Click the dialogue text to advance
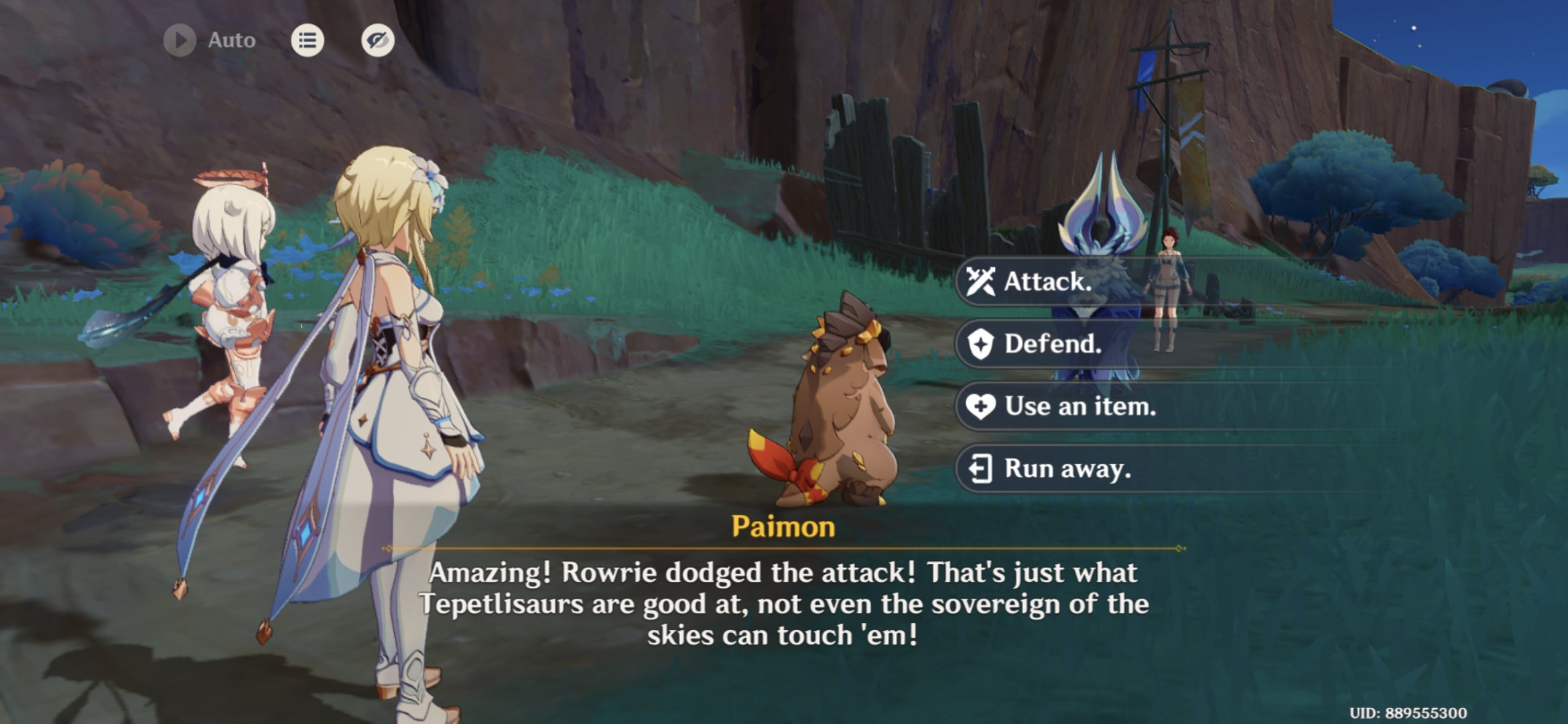 coord(784,603)
